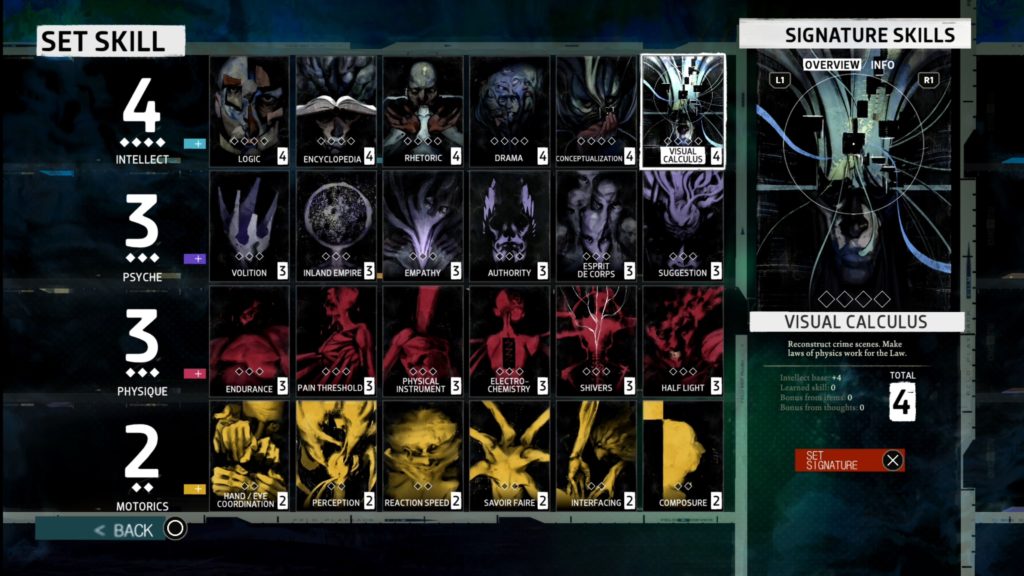The image size is (1024, 576).
Task: Choose the Shivers skill card
Action: [x=596, y=341]
